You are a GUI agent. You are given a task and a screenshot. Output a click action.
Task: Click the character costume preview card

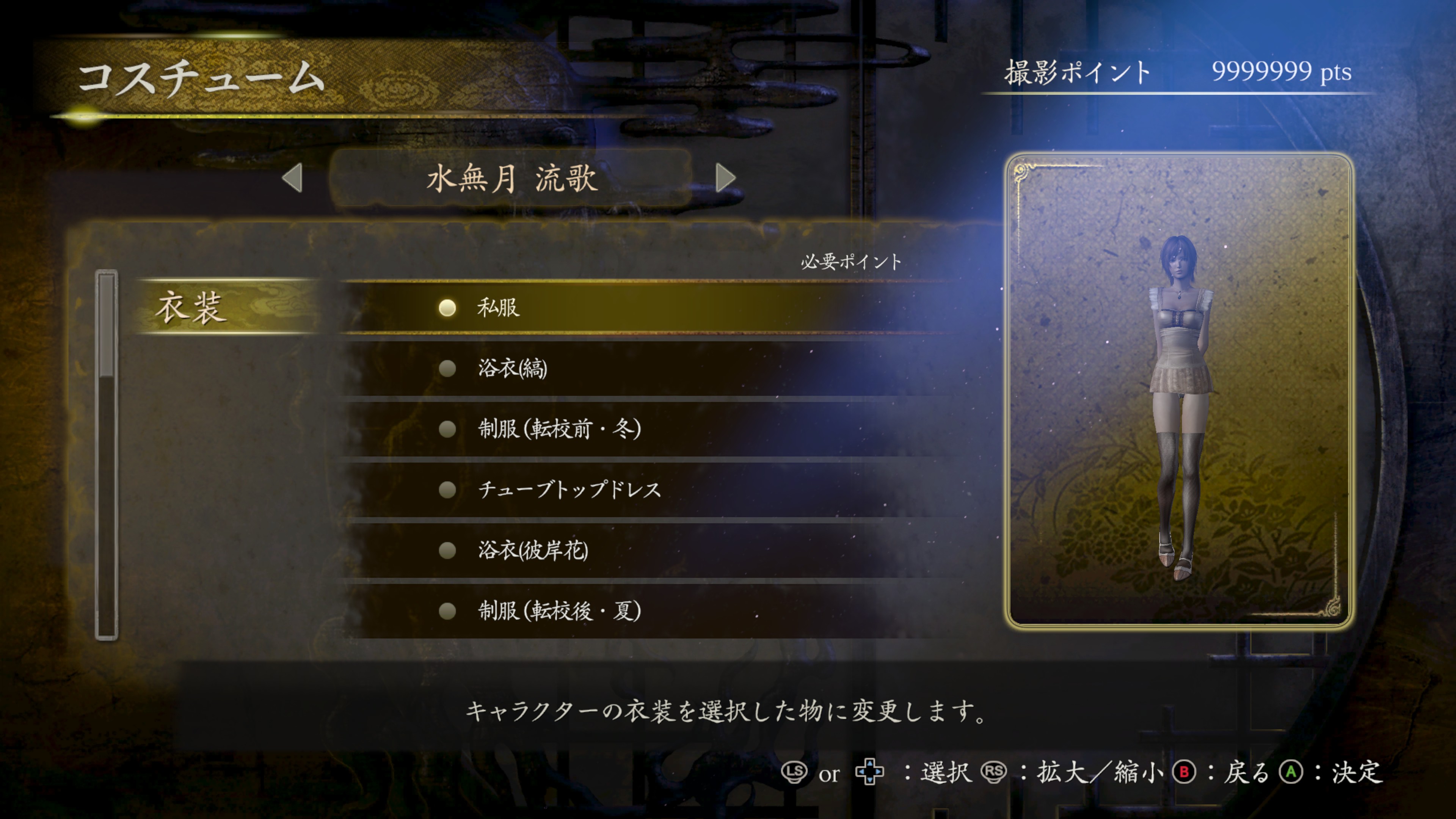(1179, 390)
